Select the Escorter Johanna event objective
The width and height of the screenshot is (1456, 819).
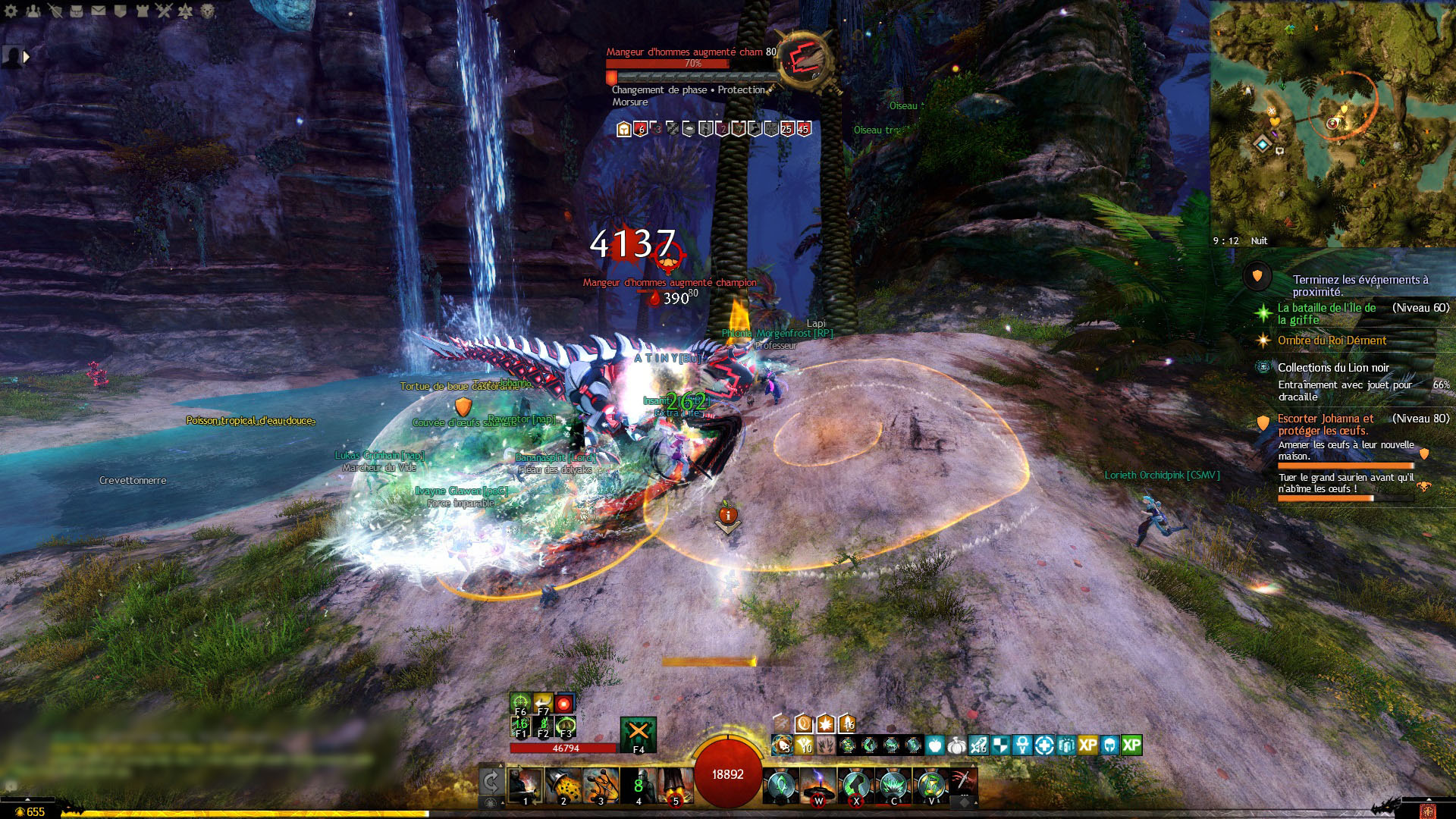coord(1325,424)
